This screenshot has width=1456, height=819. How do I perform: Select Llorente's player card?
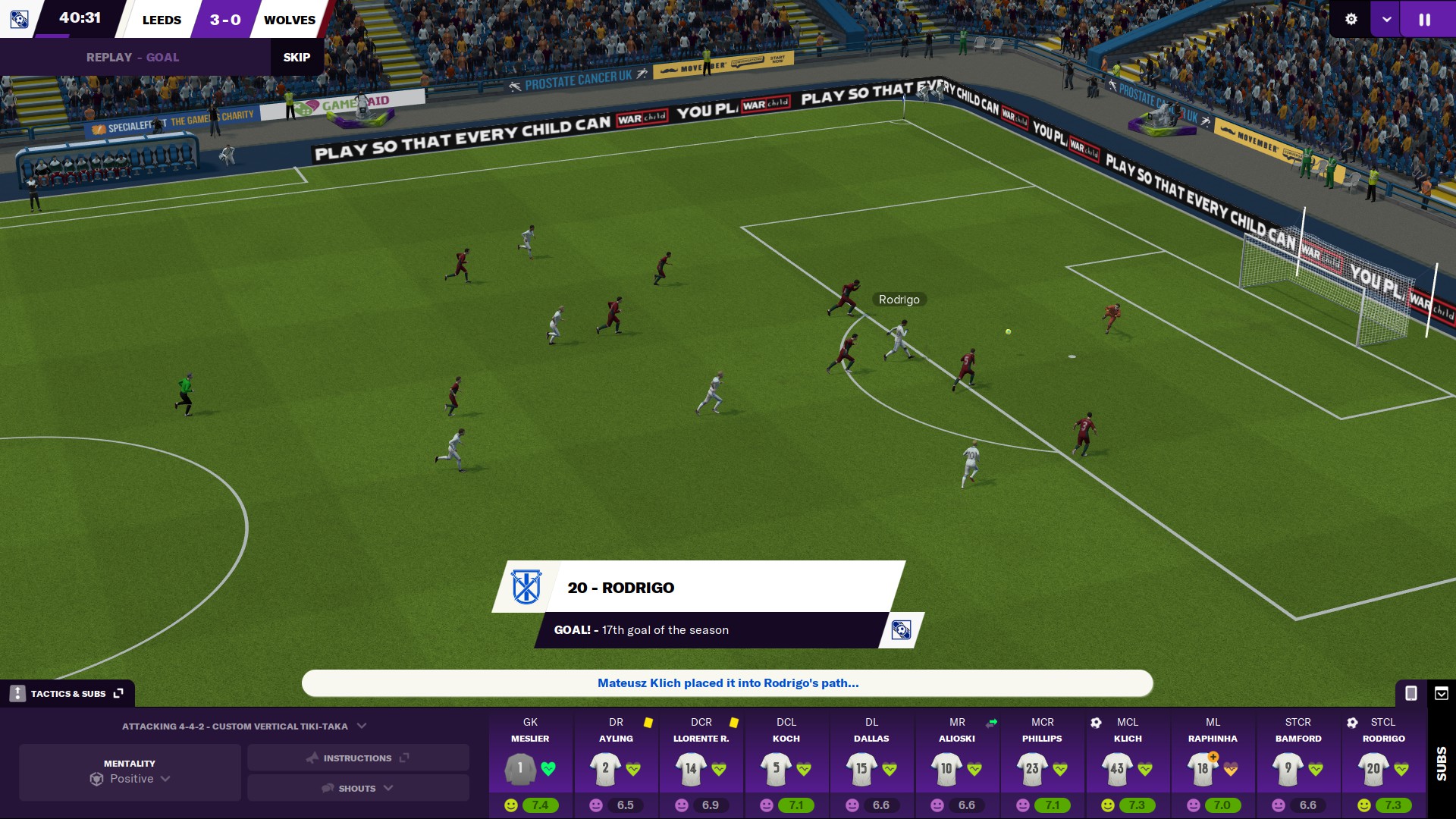701,763
